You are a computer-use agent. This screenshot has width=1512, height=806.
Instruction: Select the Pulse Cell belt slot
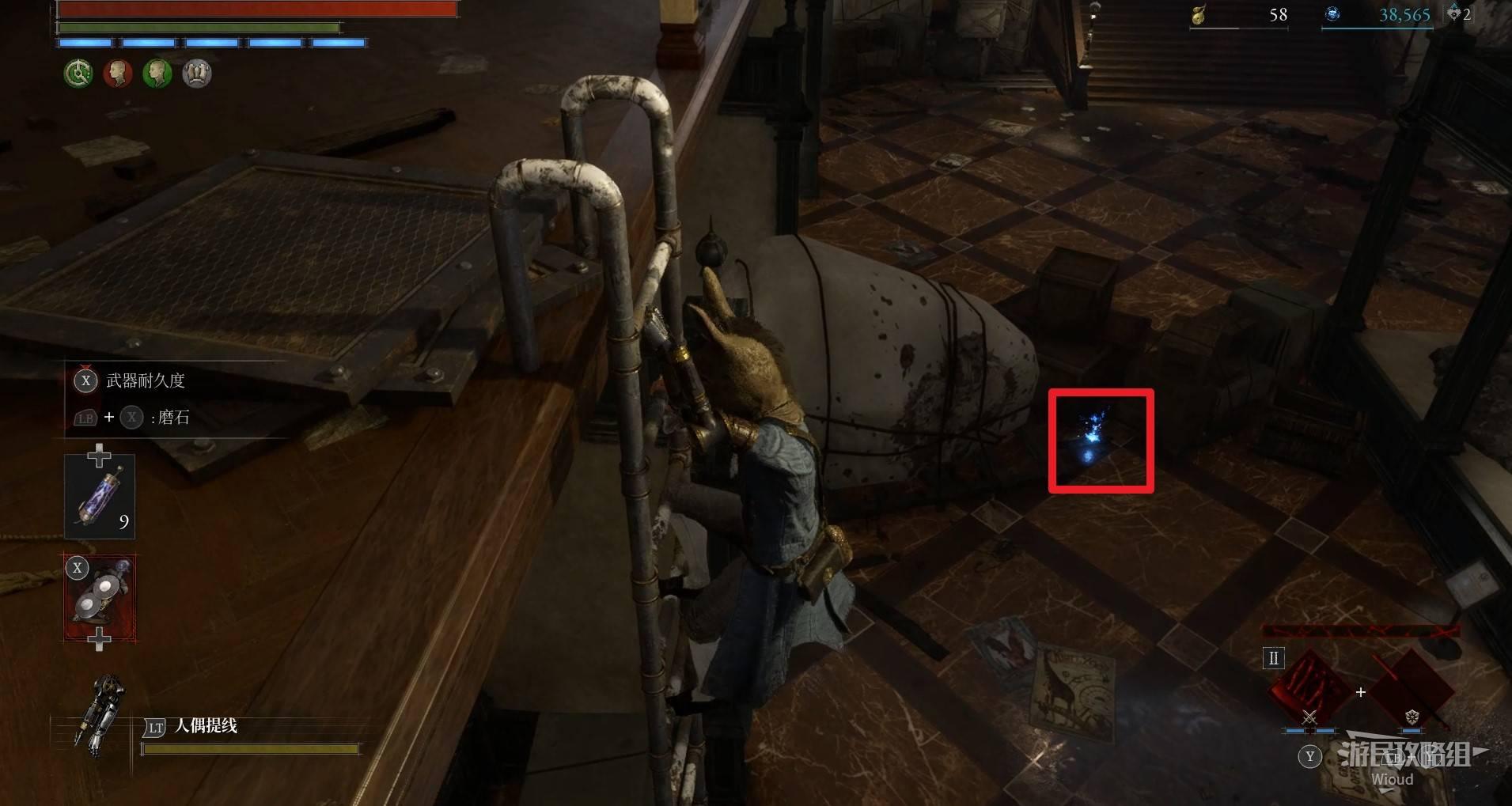[99, 497]
